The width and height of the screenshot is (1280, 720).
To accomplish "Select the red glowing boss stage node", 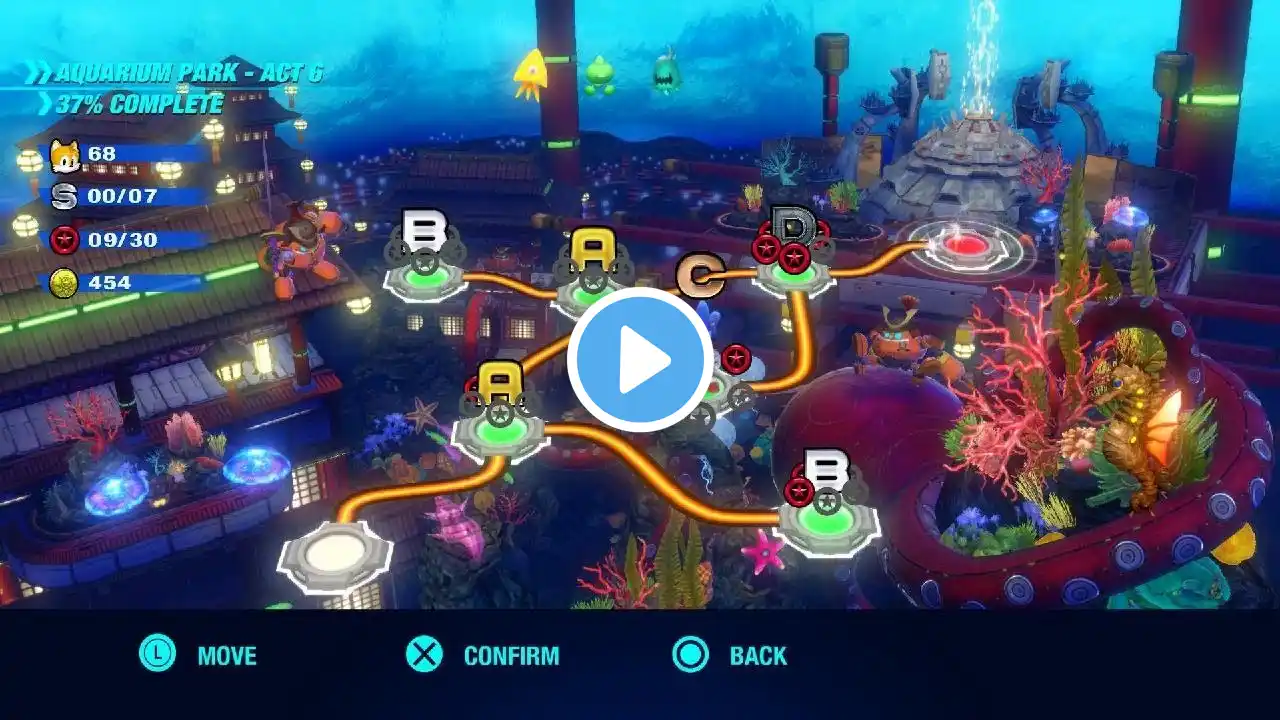I will pos(965,245).
